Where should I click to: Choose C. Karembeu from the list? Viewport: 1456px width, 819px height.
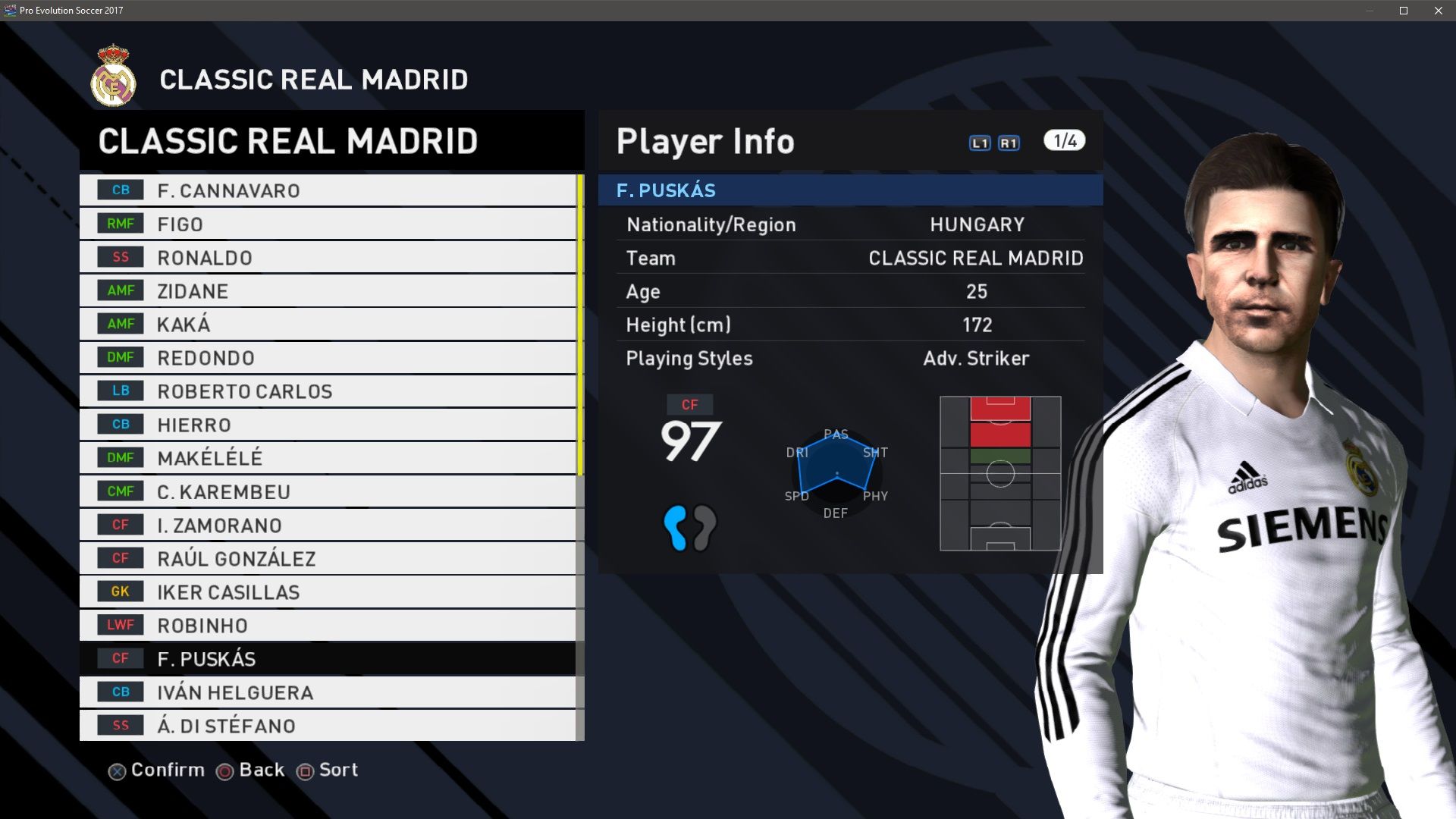click(x=328, y=491)
